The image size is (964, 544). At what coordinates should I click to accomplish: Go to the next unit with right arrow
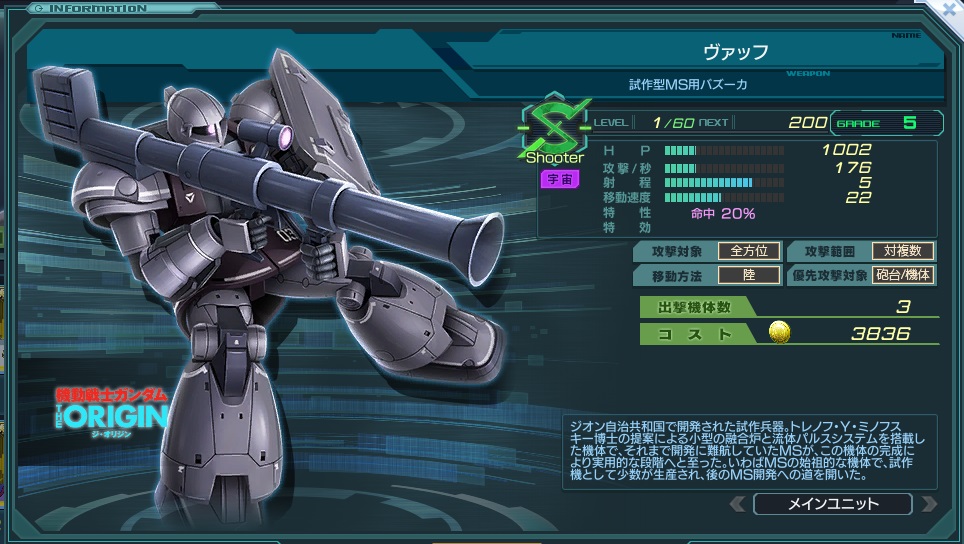click(928, 503)
